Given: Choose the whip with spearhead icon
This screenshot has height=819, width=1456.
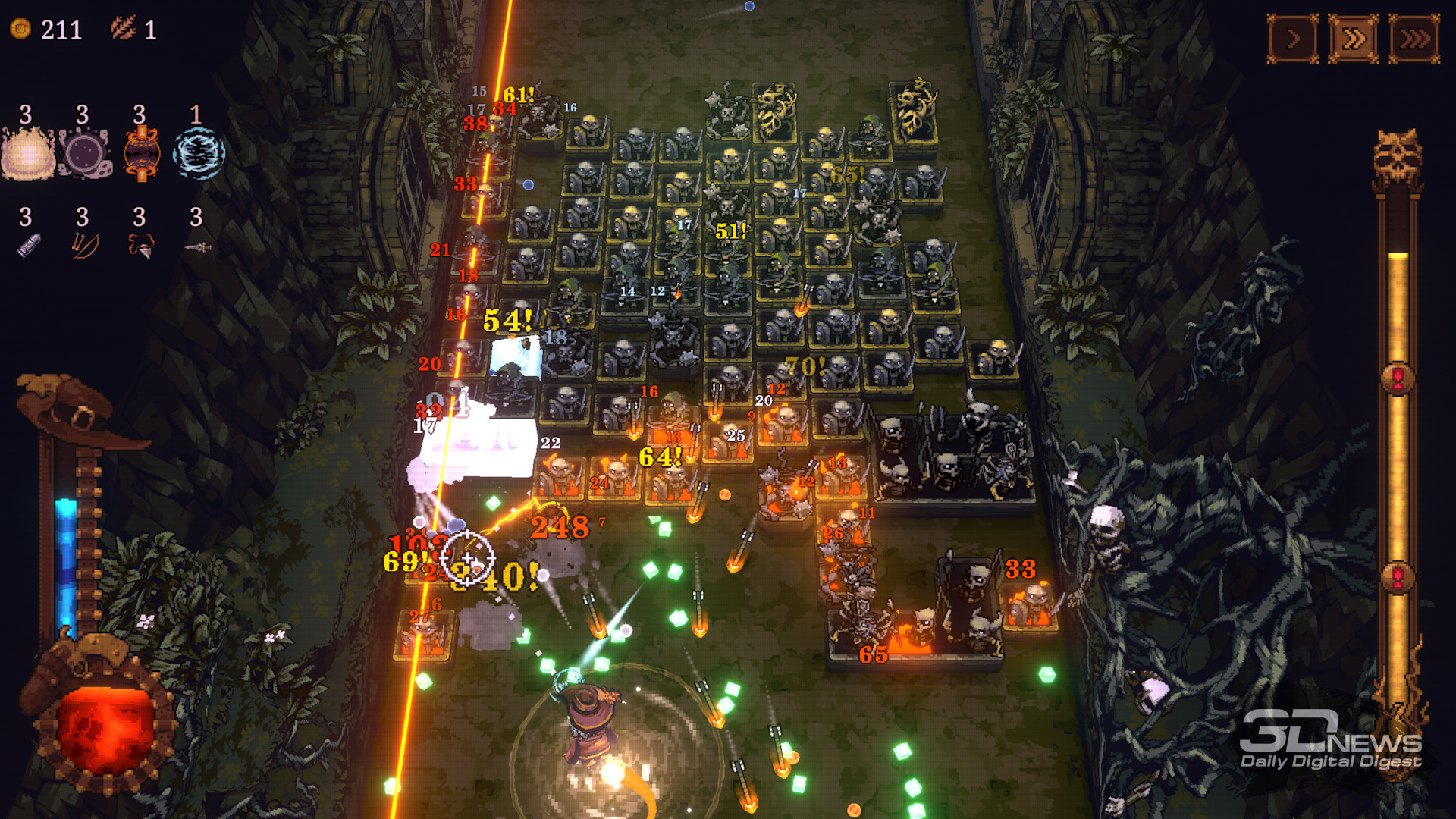Looking at the screenshot, I should 141,246.
